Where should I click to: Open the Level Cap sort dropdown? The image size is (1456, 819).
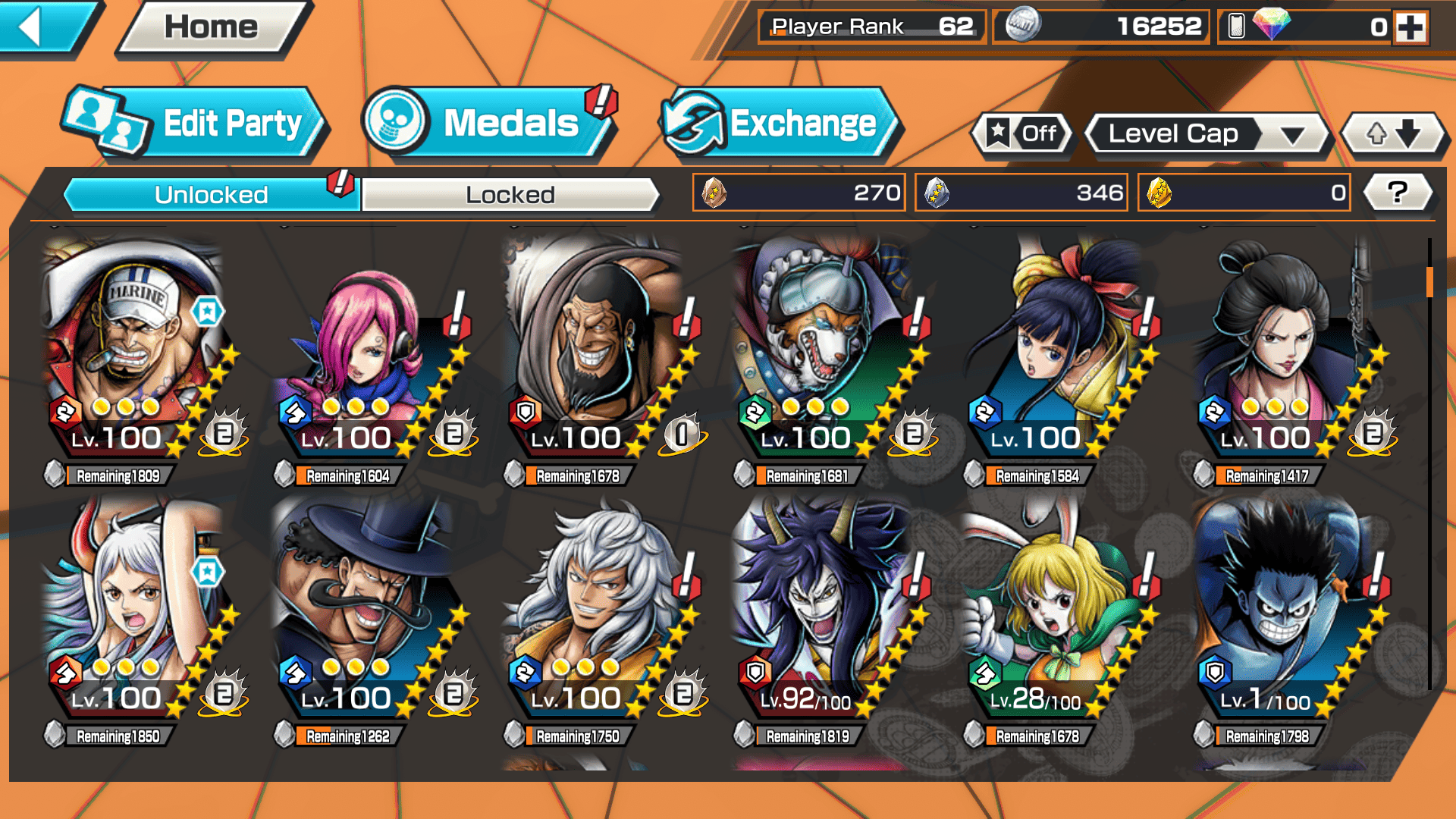coord(1208,134)
